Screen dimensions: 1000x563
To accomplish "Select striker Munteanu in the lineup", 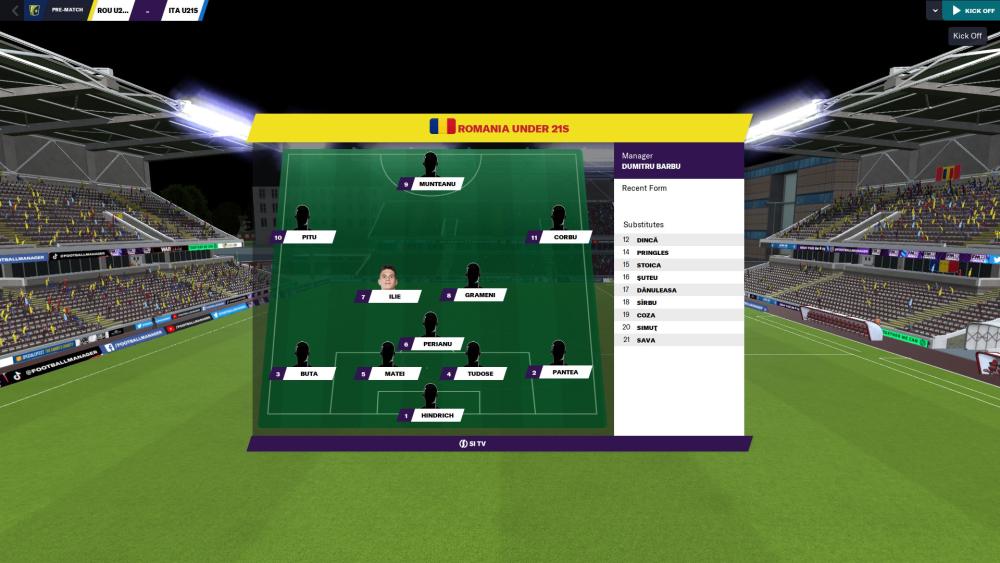I will point(437,184).
